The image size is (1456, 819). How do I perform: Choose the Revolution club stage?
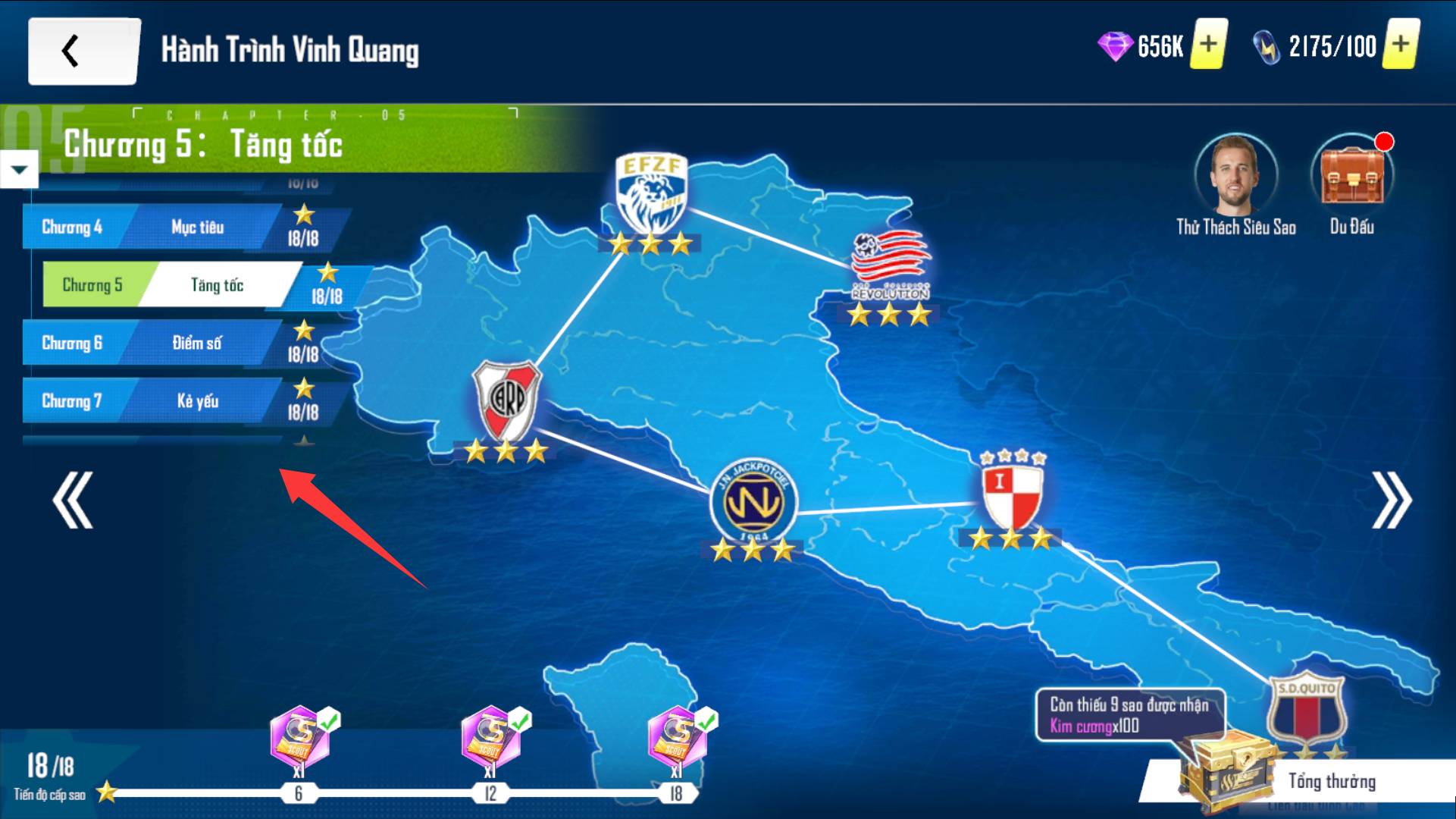click(x=890, y=265)
